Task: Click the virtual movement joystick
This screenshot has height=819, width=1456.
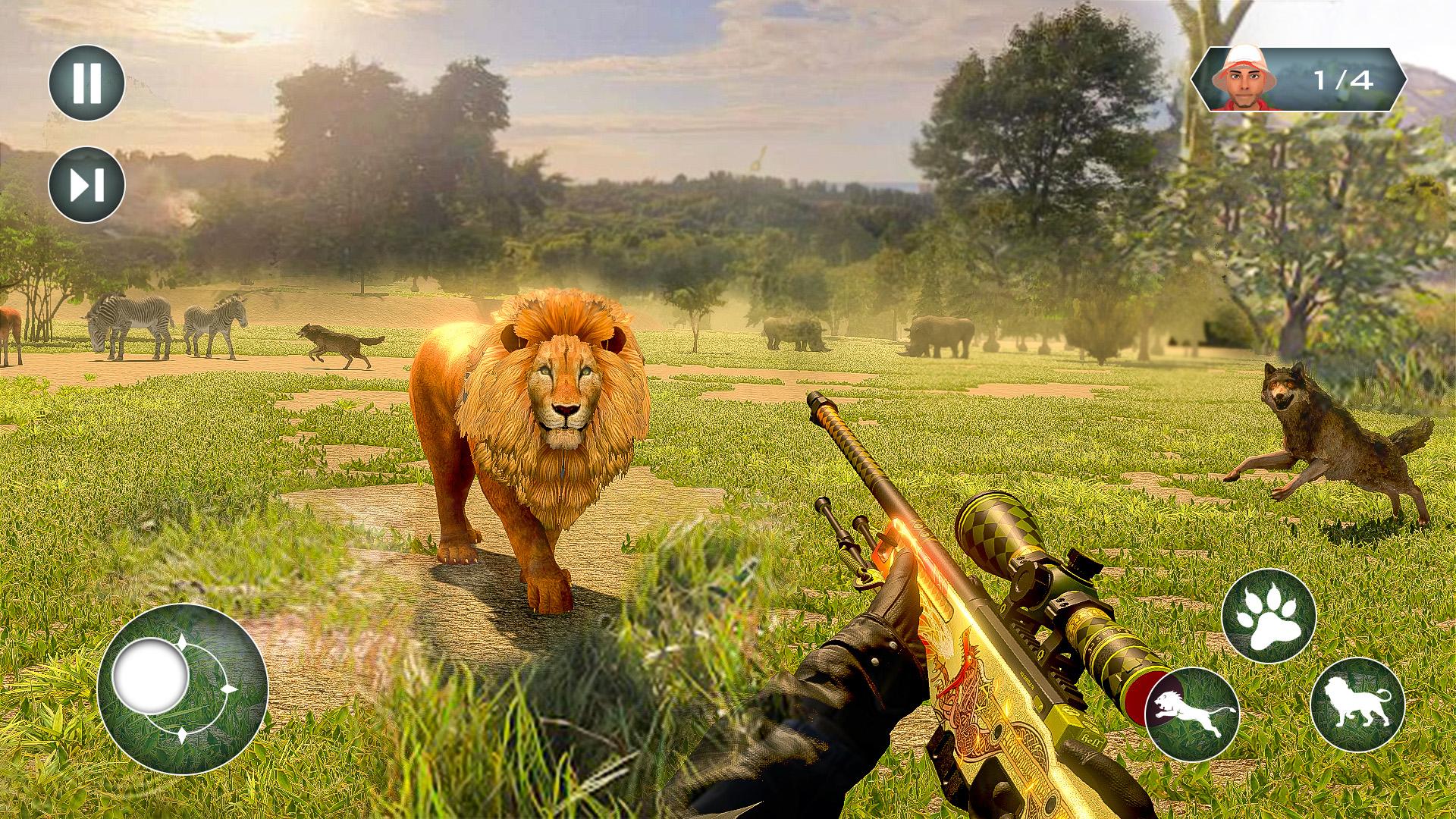Action: point(150,674)
